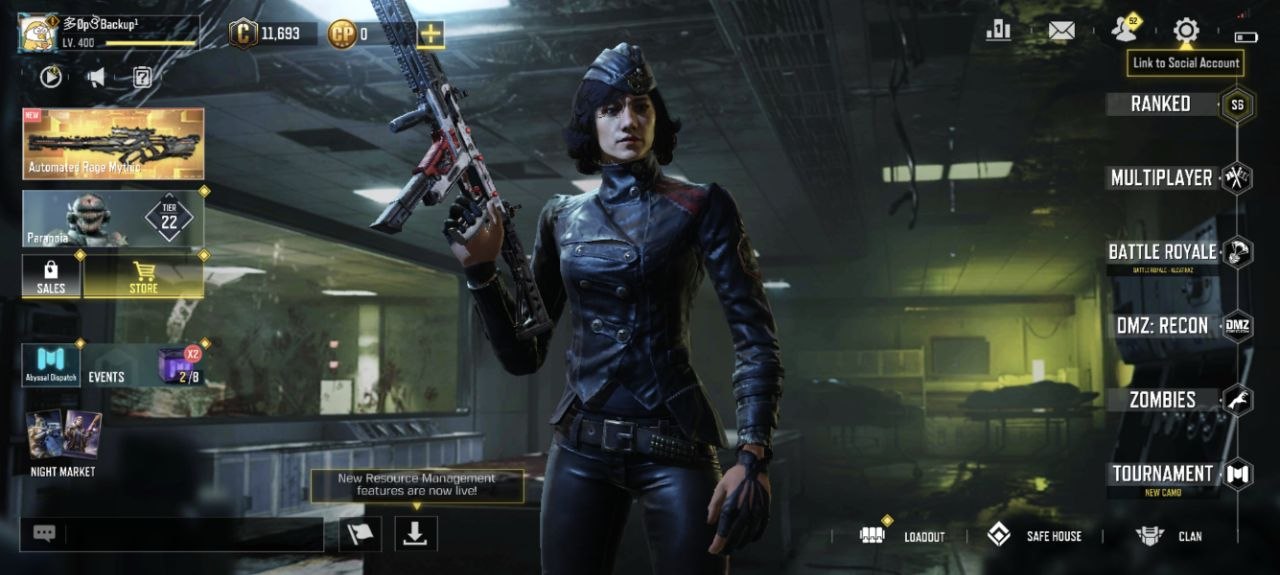Viewport: 1280px width, 575px height.
Task: Show the friends list icon
Action: pos(1125,30)
